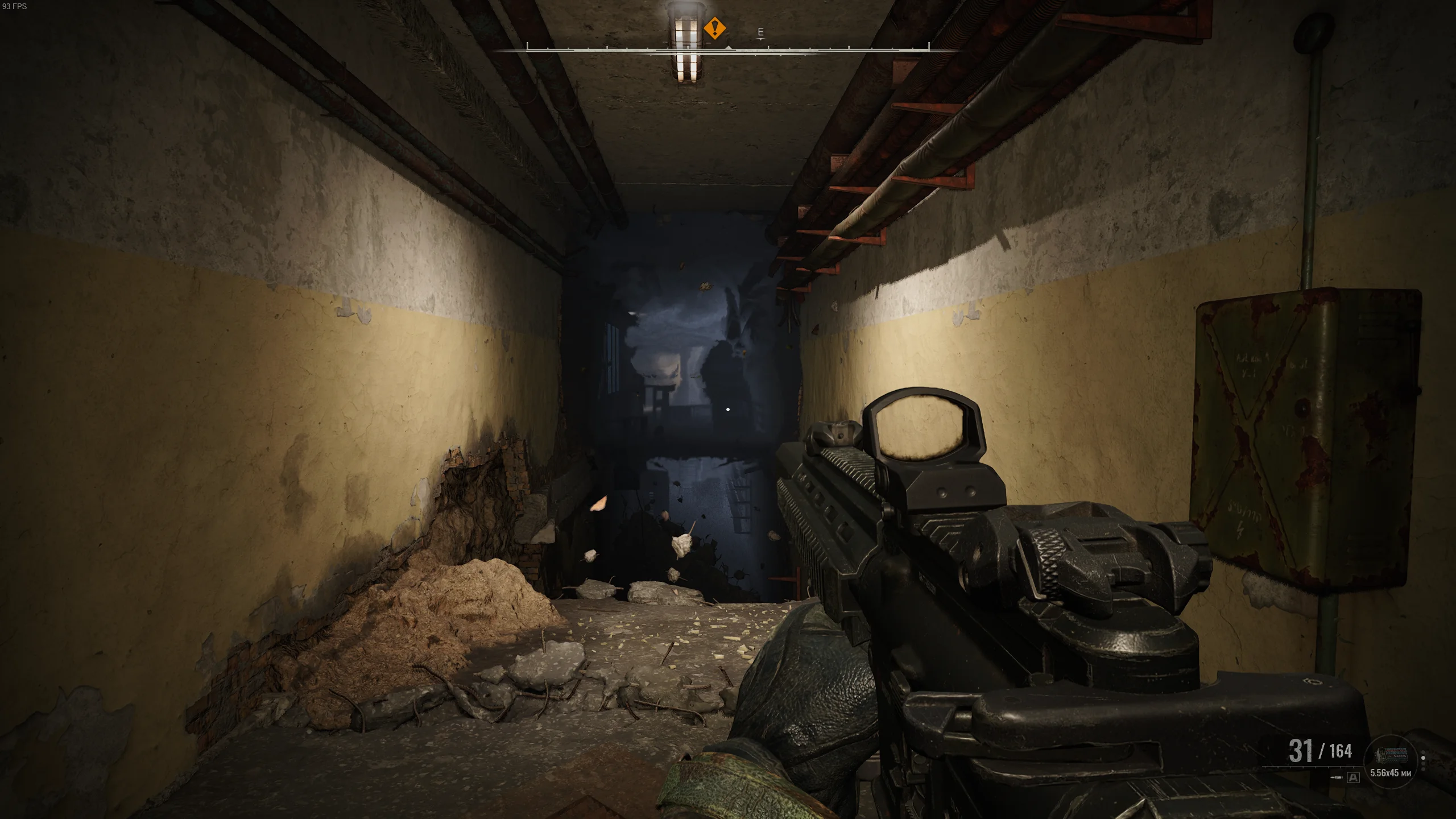Toggle the automatic fire mode indicator

point(1353,777)
